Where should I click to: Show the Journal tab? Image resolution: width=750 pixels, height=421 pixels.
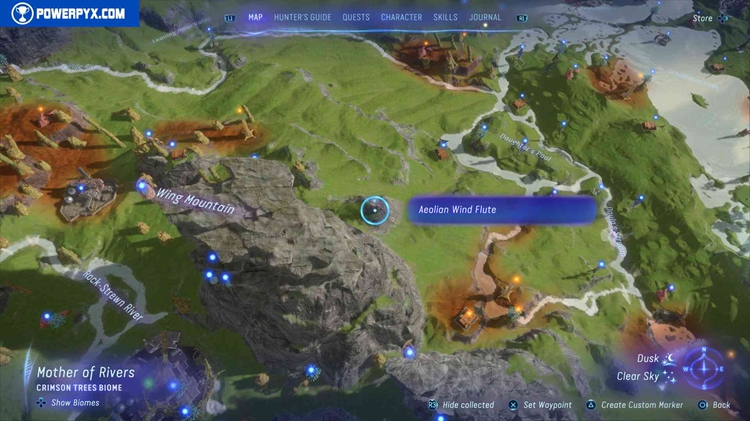click(485, 17)
